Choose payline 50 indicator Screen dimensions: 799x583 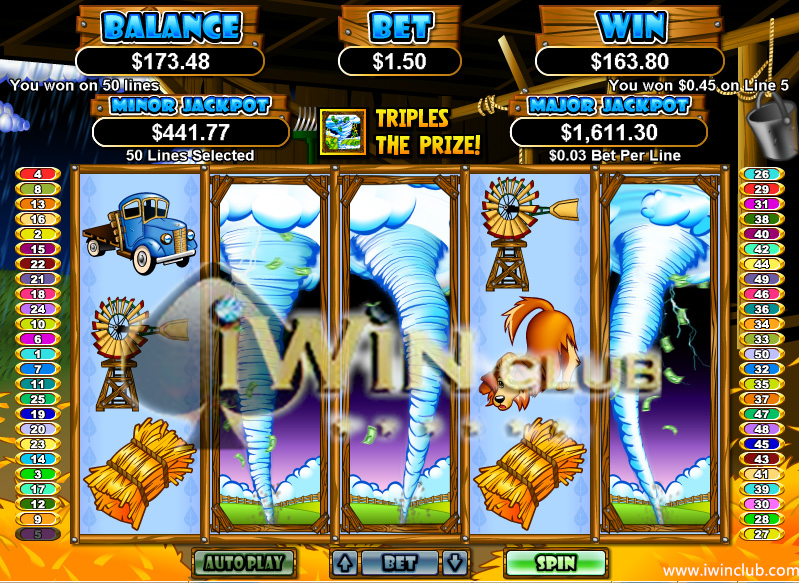[760, 354]
